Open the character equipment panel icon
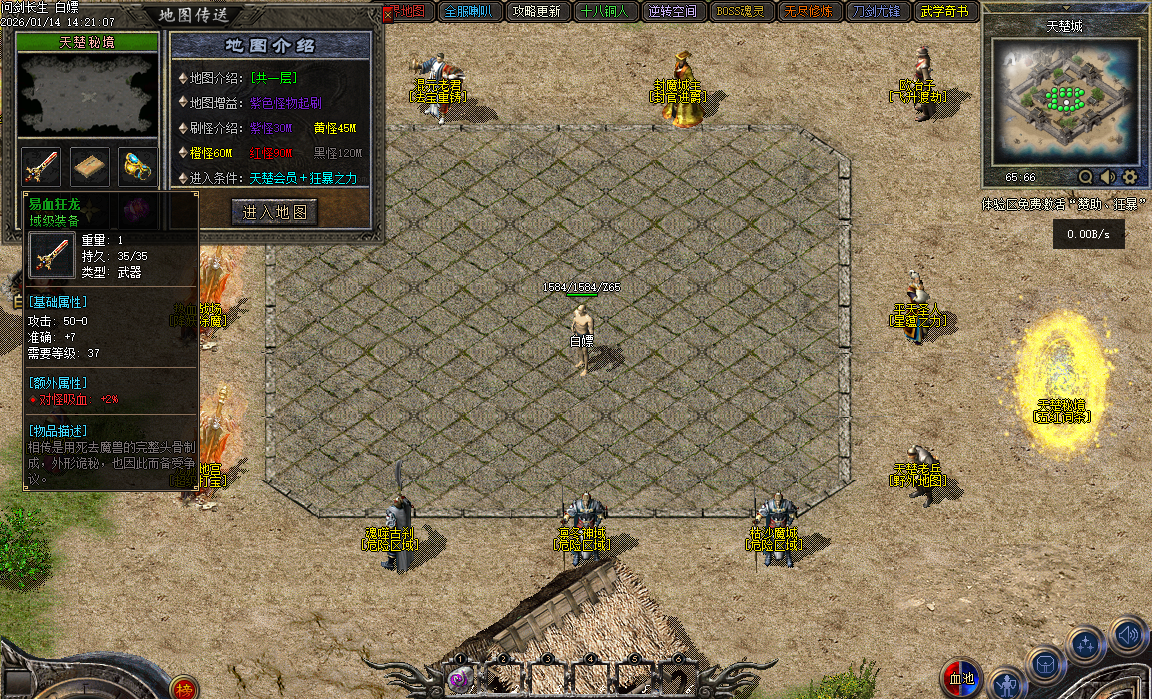This screenshot has height=699, width=1152. pos(1007,683)
